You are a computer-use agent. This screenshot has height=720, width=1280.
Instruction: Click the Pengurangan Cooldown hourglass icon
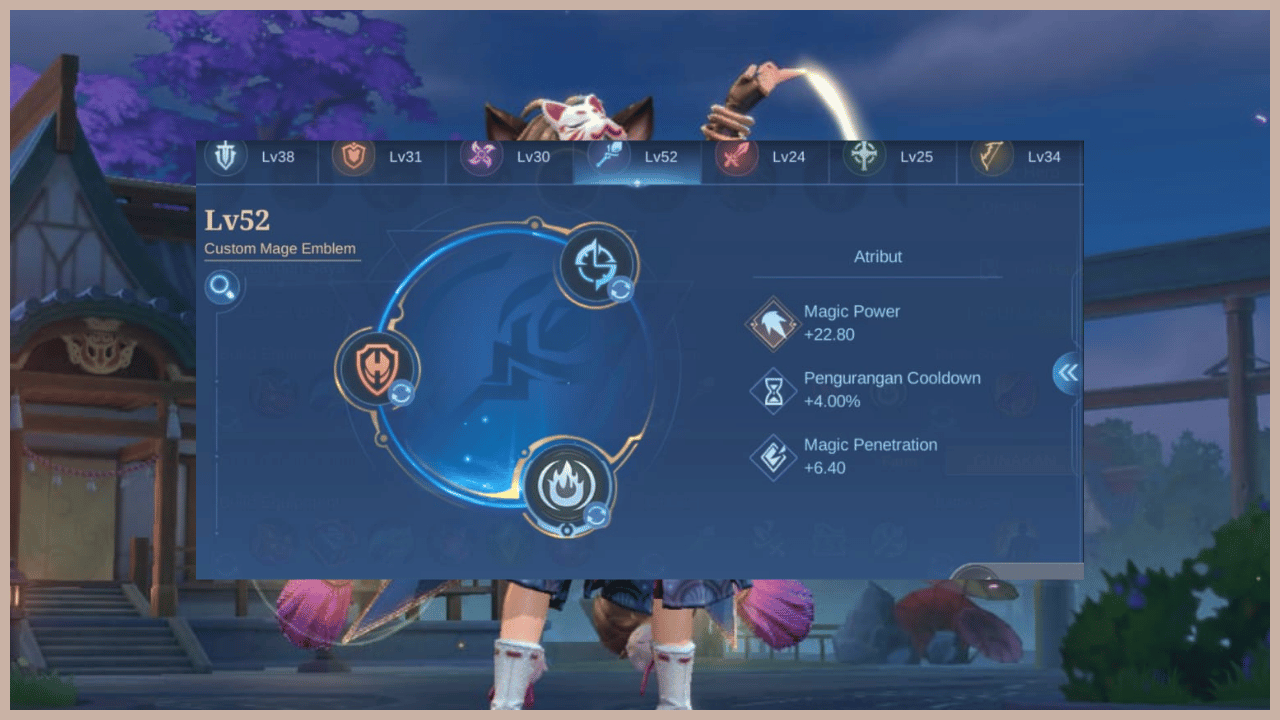point(772,389)
